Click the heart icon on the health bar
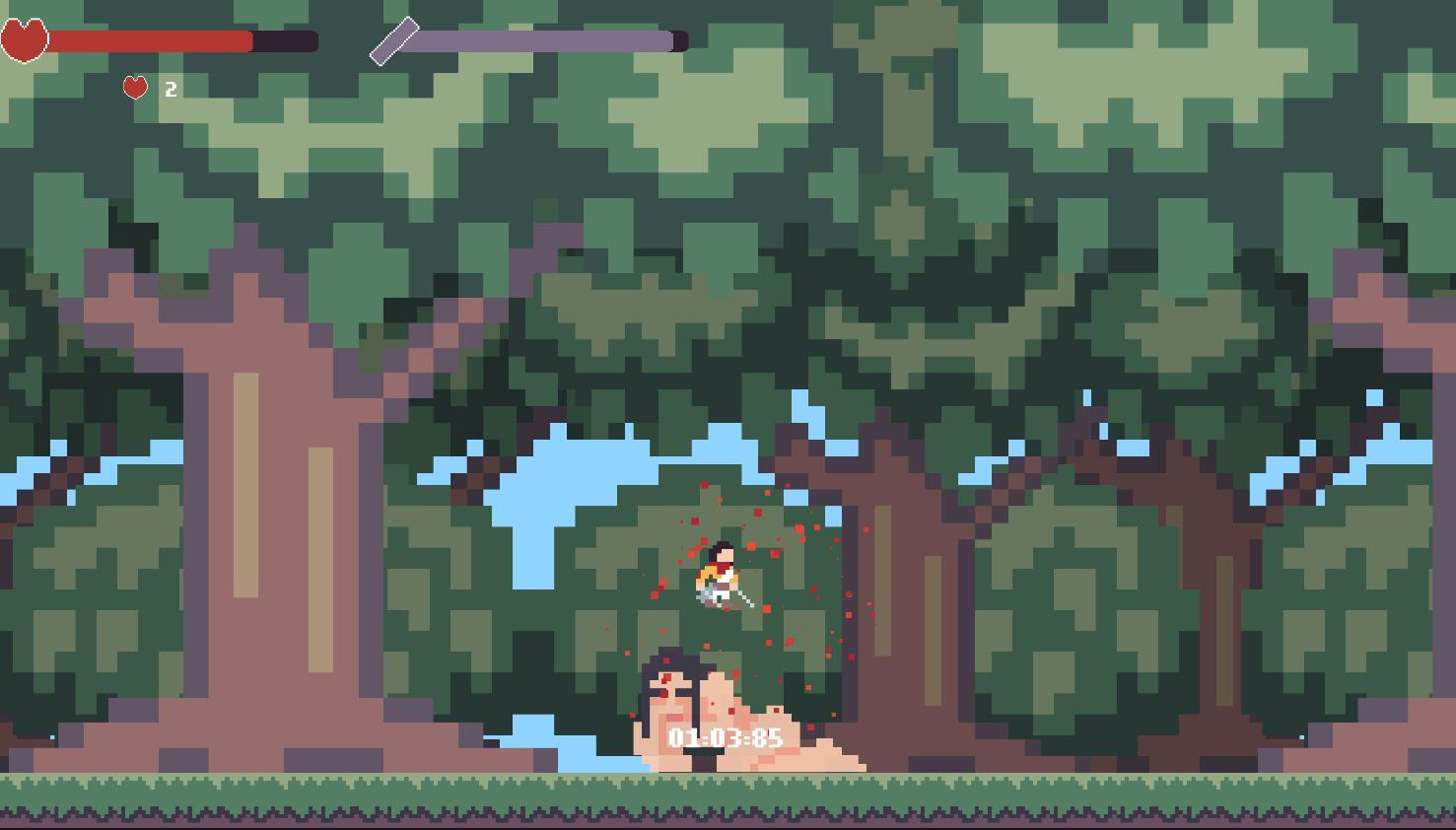The height and width of the screenshot is (830, 1456). point(25,40)
